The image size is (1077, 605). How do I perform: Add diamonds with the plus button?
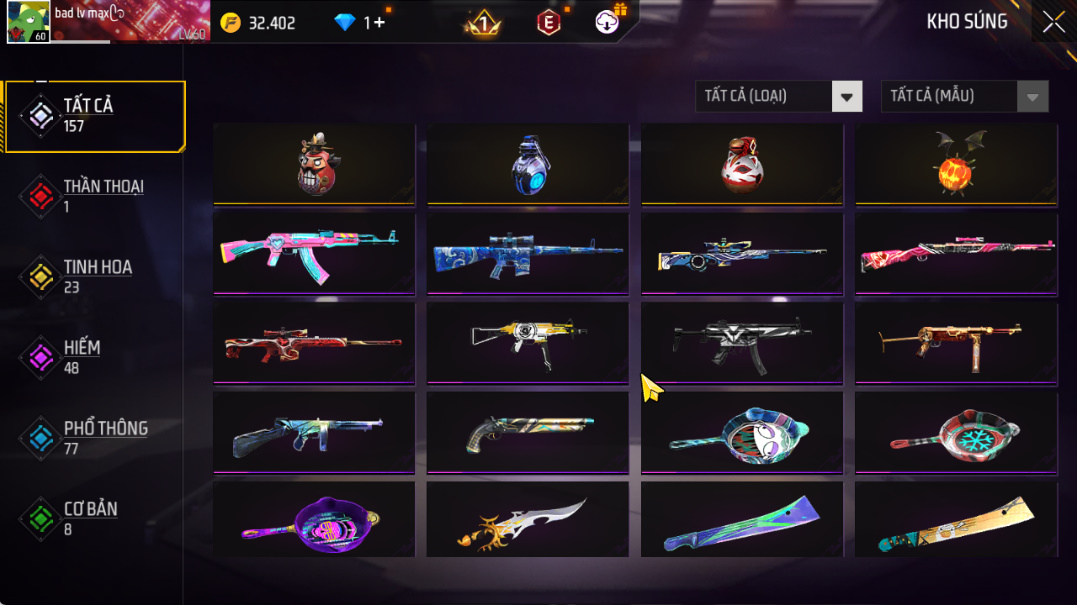point(378,22)
